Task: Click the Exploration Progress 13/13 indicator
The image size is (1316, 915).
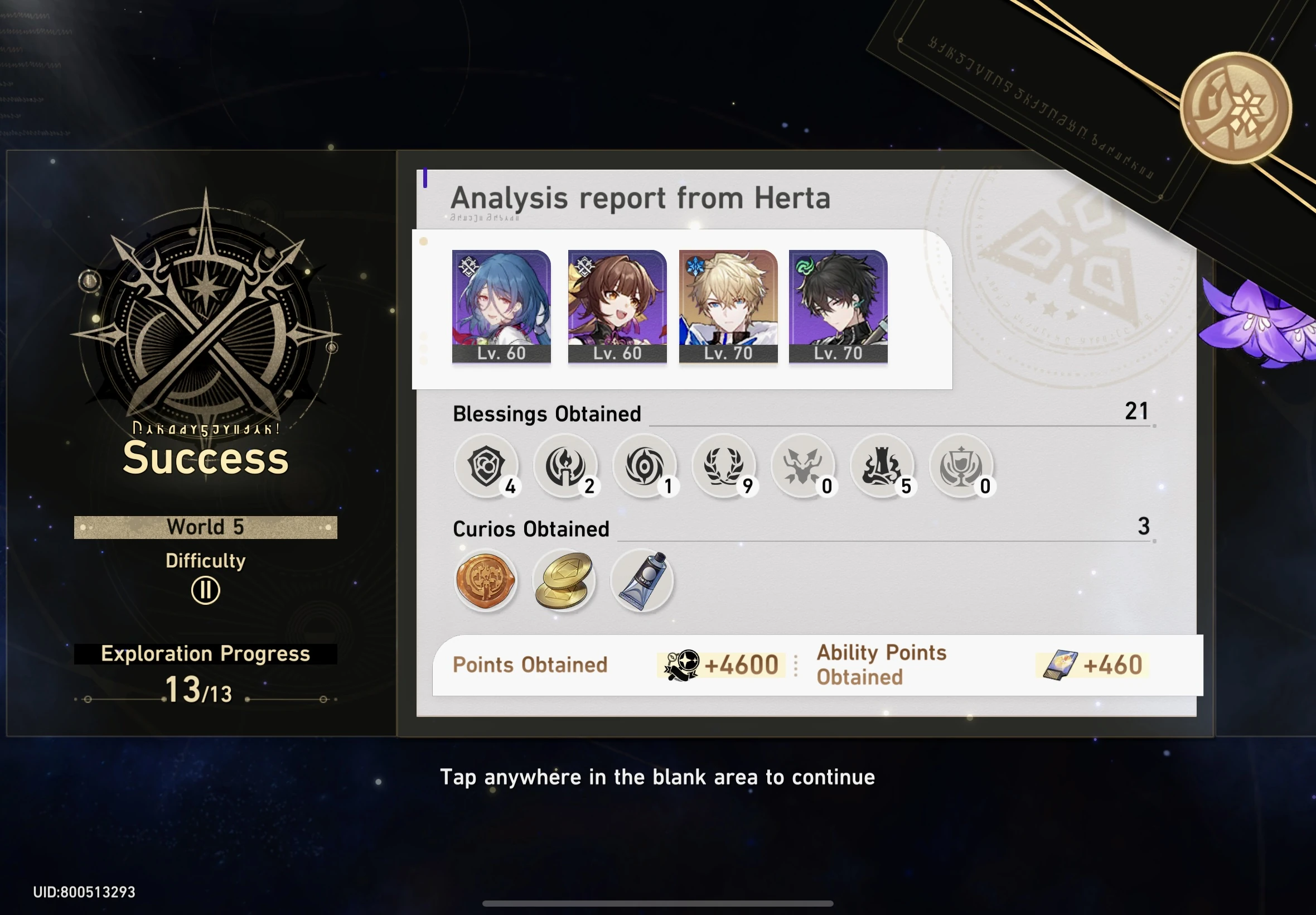Action: coord(204,673)
